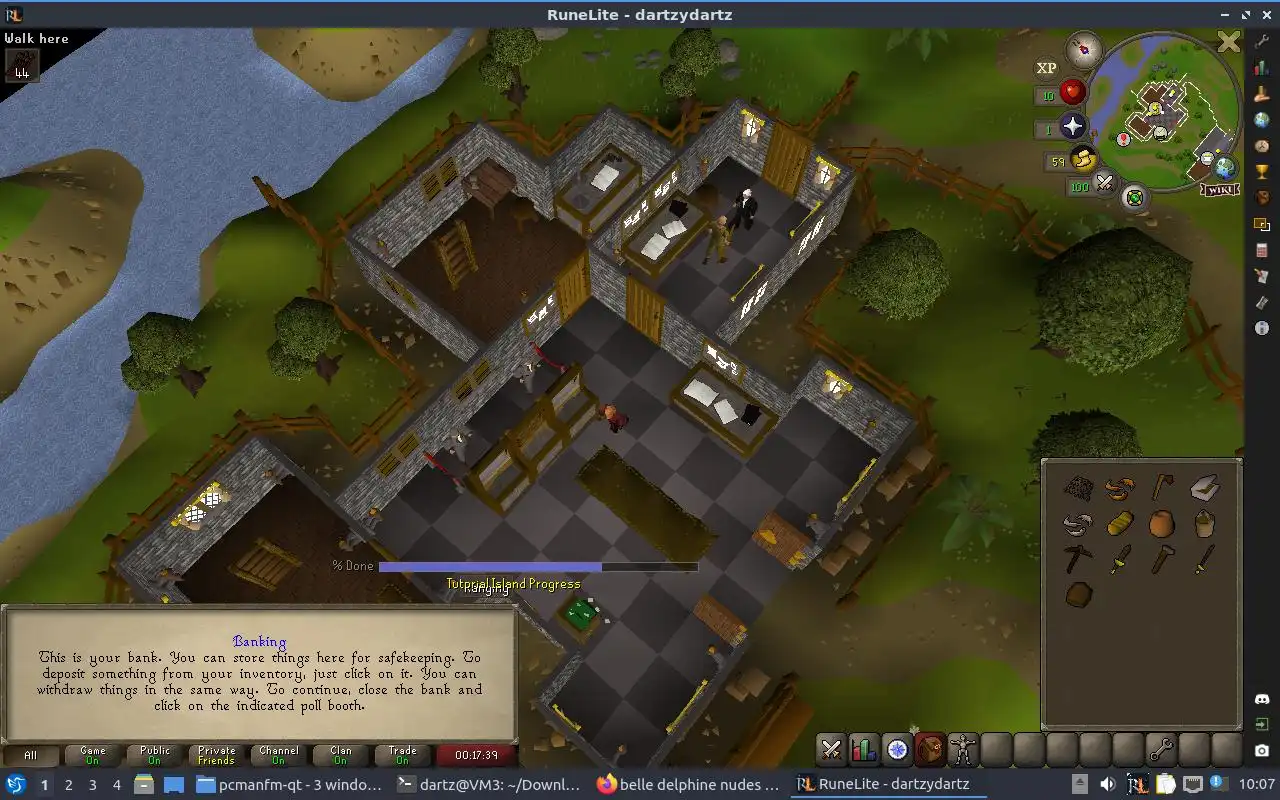Select the All chat filter tab
Screen dimensions: 1280x800
[x=31, y=756]
